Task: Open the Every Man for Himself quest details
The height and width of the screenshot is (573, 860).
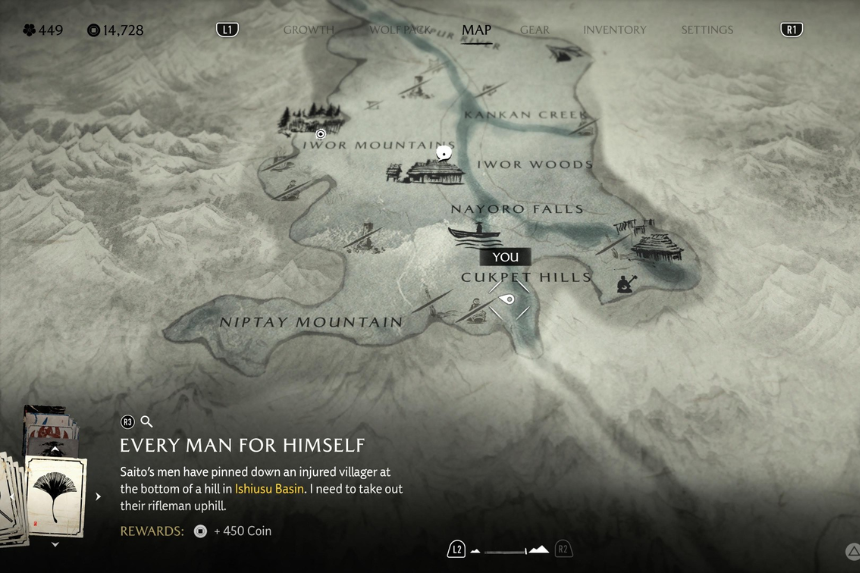Action: (x=242, y=445)
